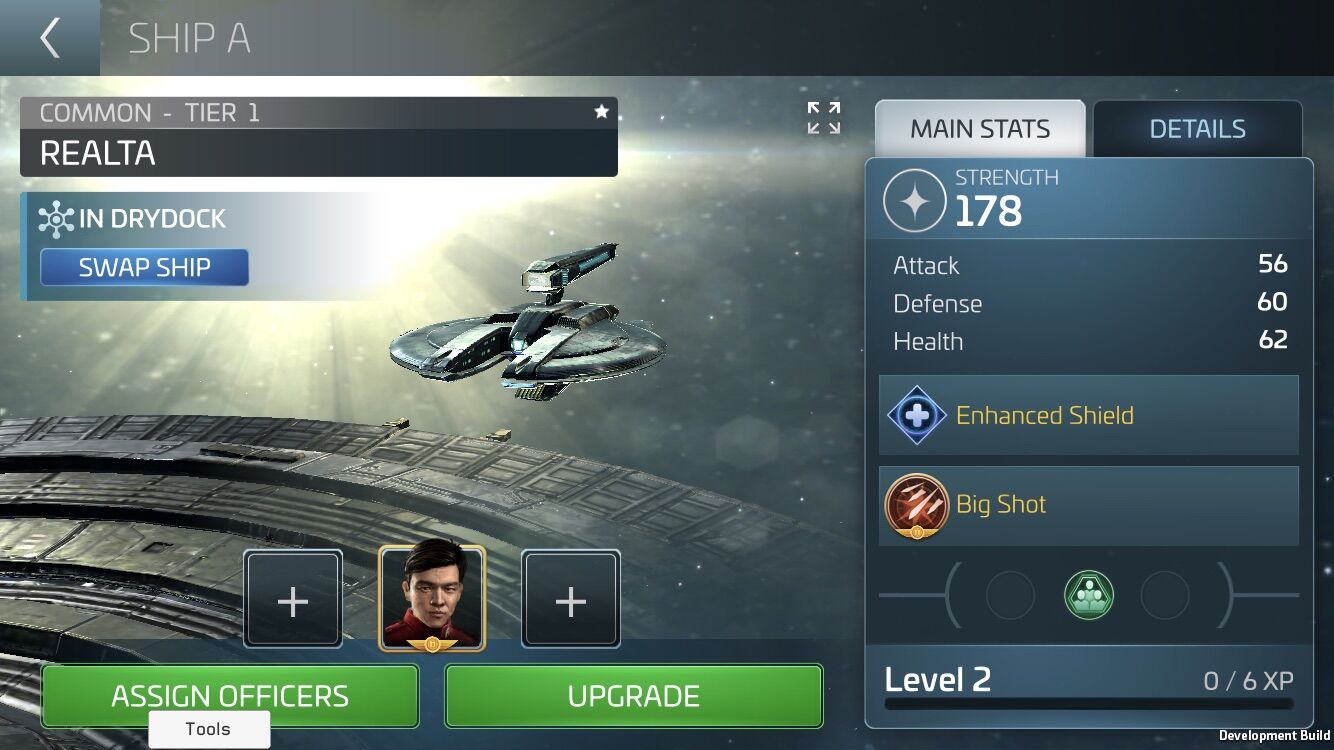This screenshot has height=750, width=1334.
Task: Open Assign Officers
Action: tap(230, 696)
